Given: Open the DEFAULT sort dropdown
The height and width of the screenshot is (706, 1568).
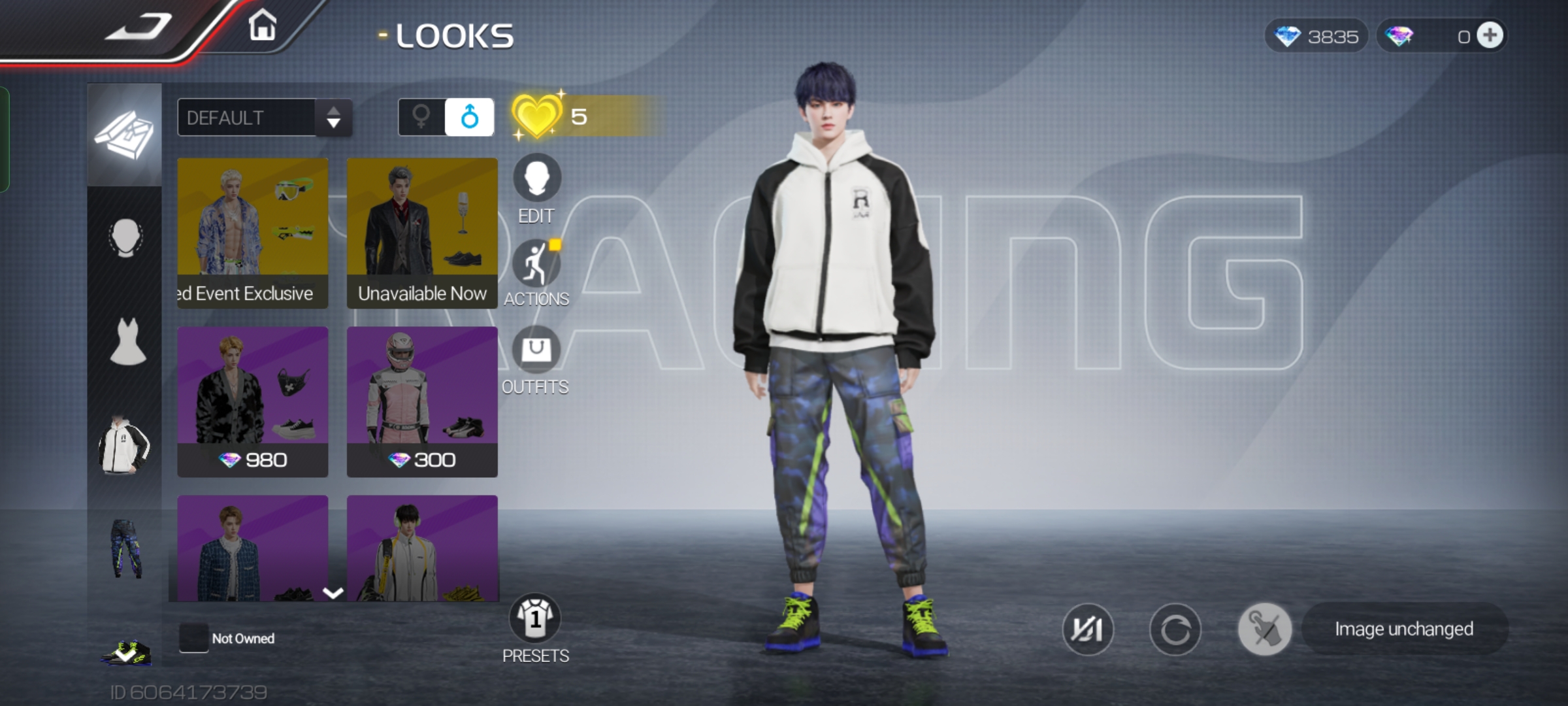Looking at the screenshot, I should (265, 118).
